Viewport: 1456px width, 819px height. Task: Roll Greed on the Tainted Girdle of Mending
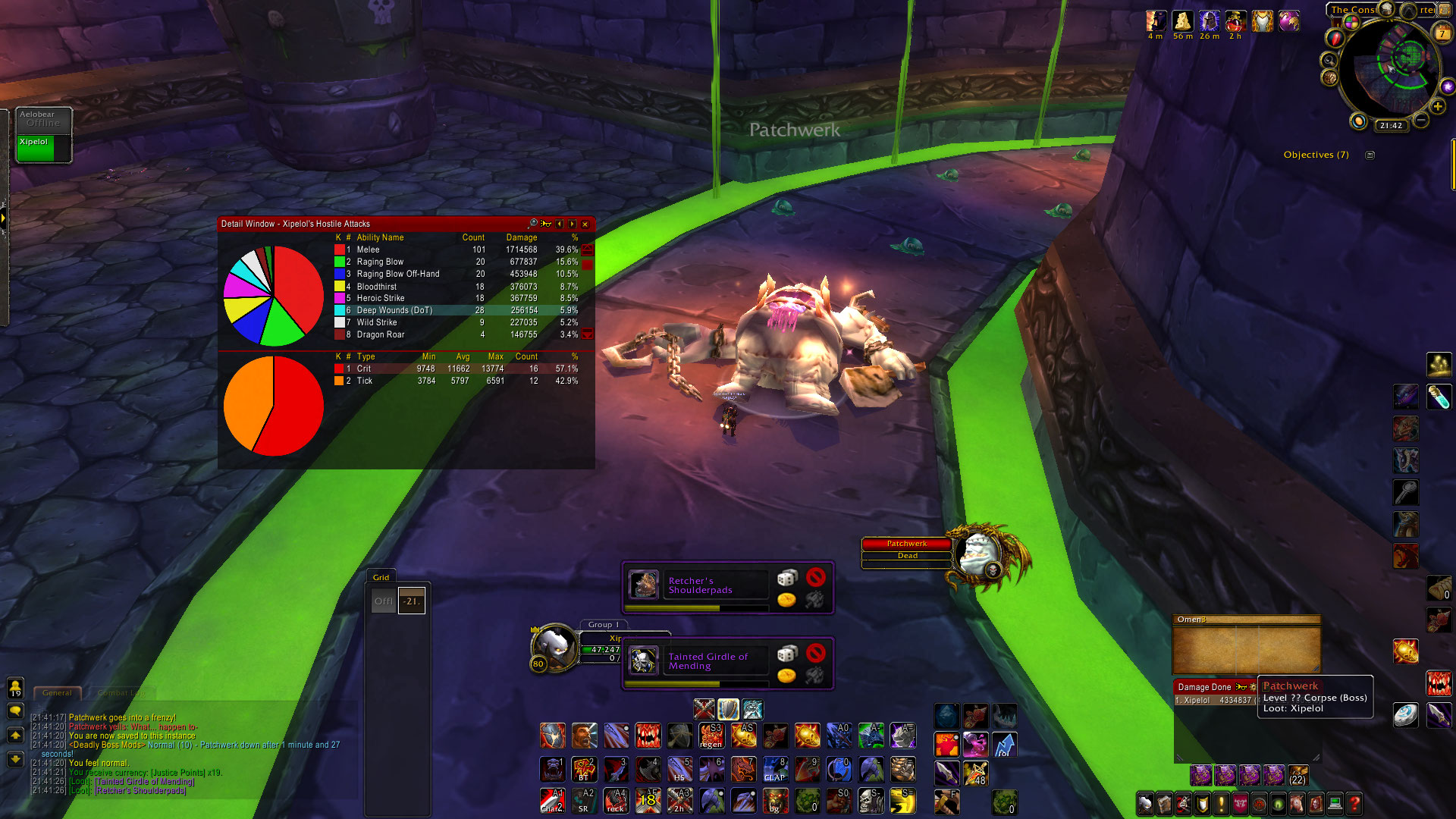(x=786, y=675)
